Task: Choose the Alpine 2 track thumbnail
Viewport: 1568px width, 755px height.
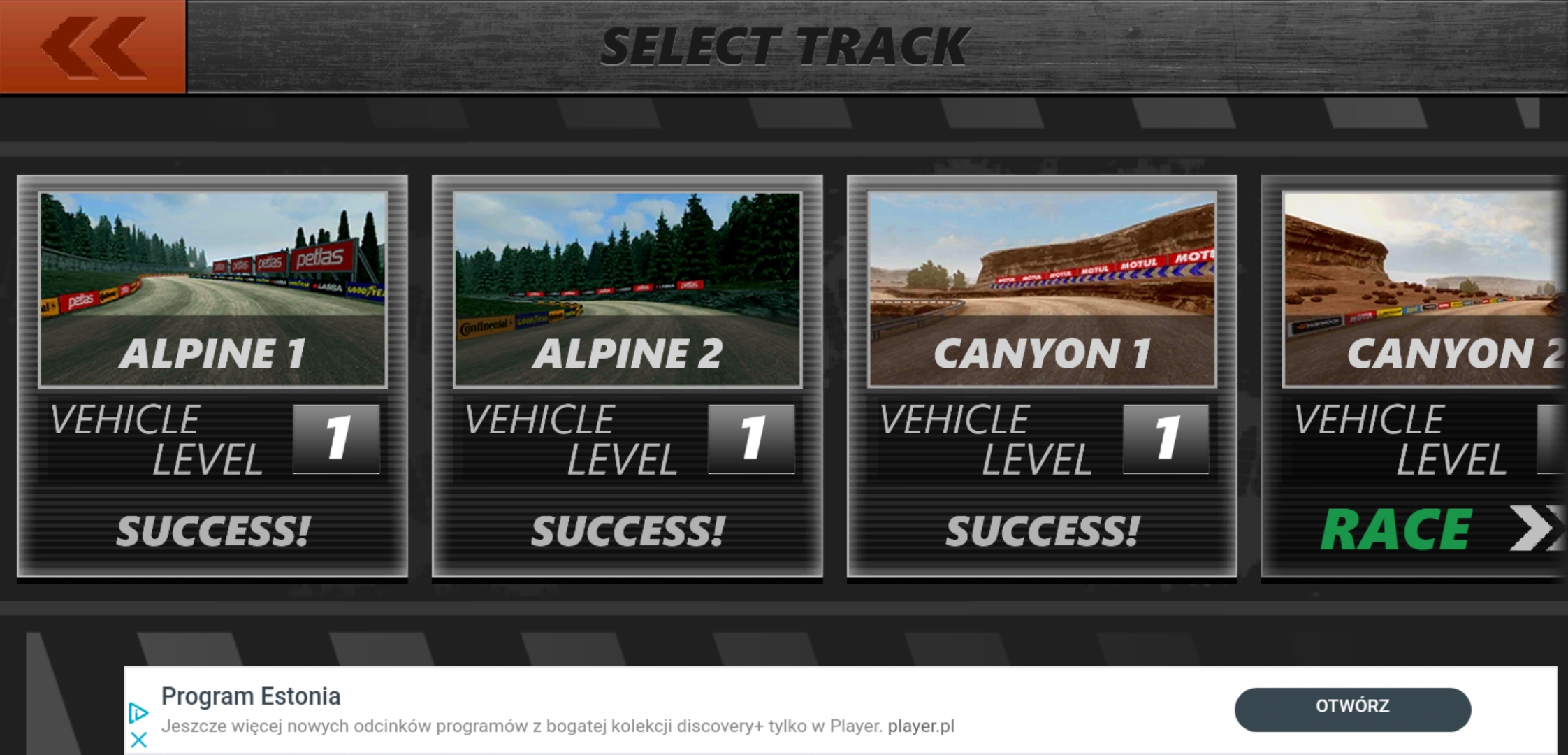Action: pyautogui.click(x=627, y=289)
